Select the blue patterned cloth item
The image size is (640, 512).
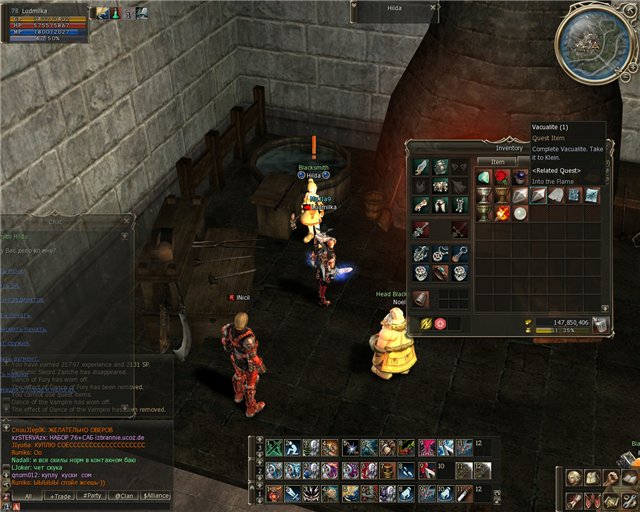click(x=573, y=195)
